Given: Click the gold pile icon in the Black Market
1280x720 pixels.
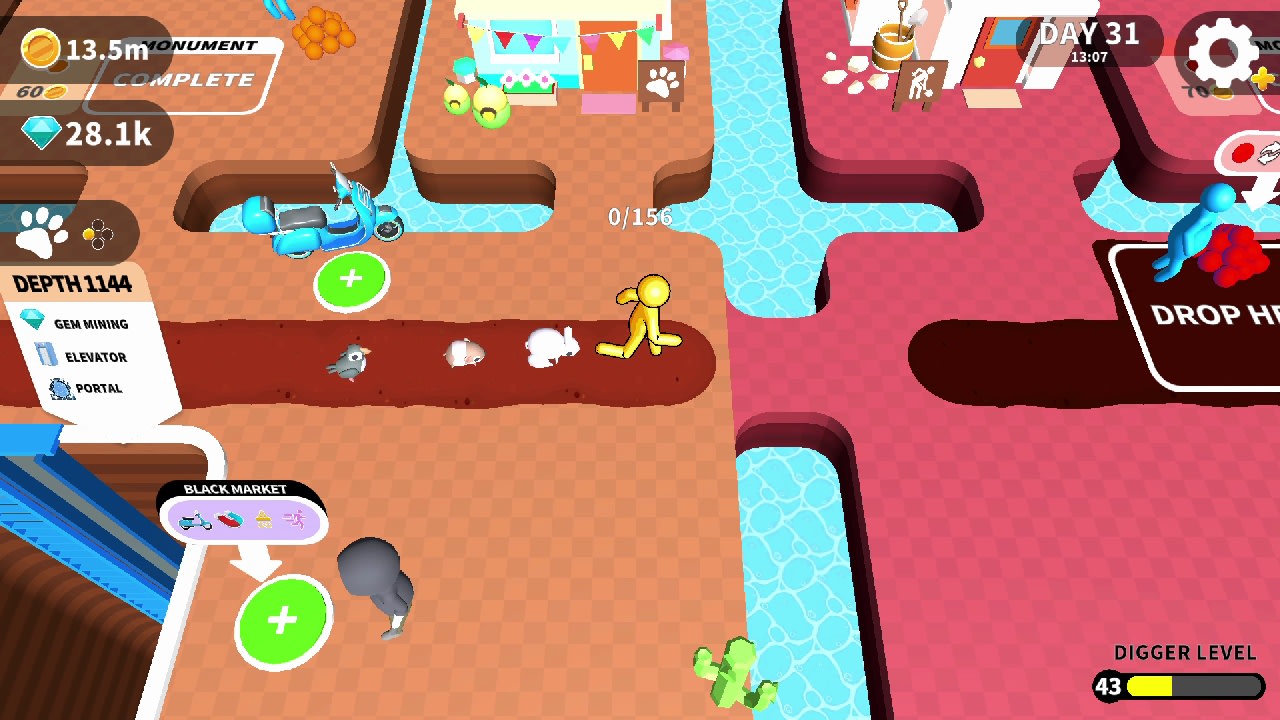Looking at the screenshot, I should point(263,518).
